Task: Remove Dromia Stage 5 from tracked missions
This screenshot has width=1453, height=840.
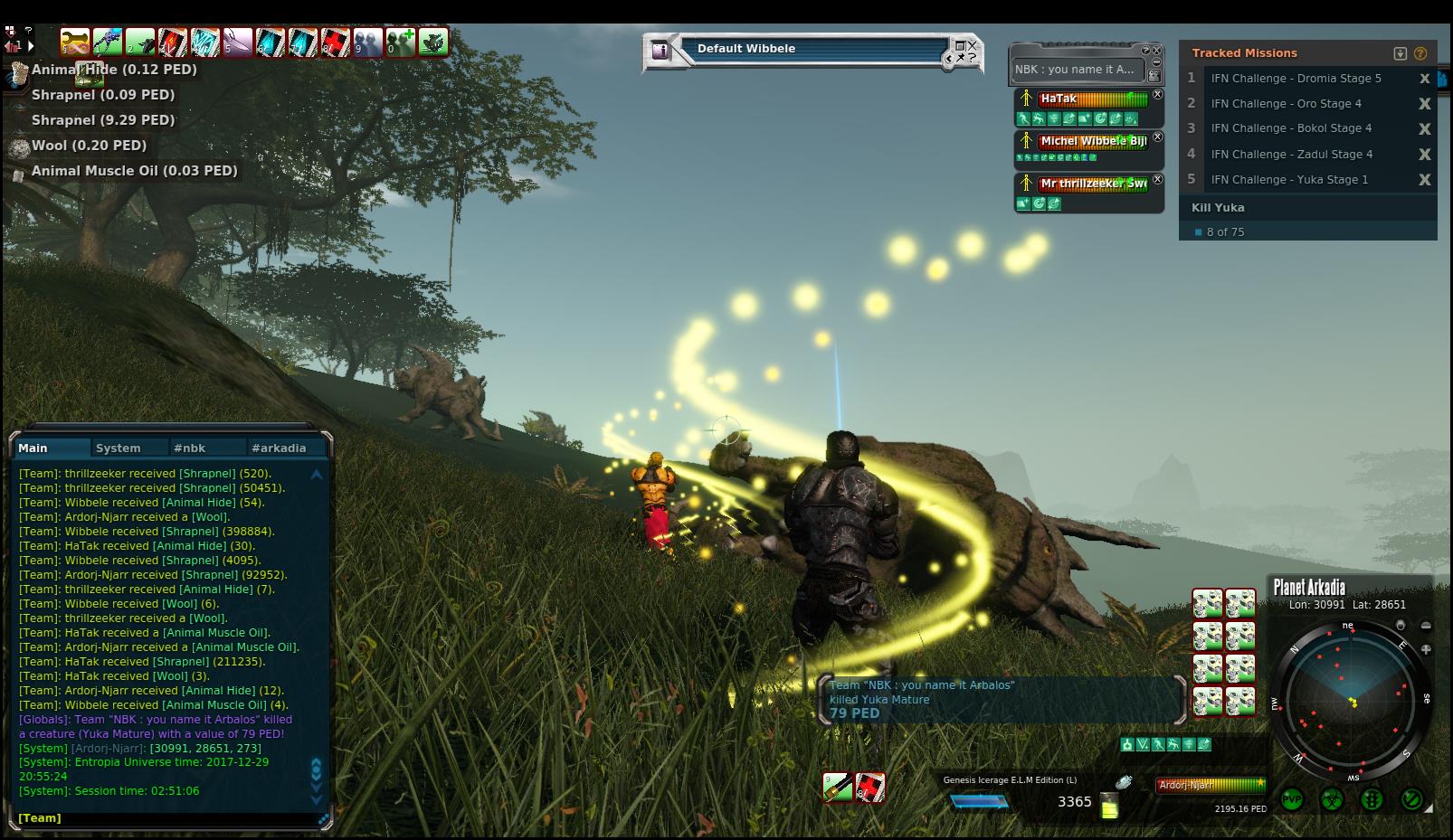Action: pyautogui.click(x=1424, y=79)
